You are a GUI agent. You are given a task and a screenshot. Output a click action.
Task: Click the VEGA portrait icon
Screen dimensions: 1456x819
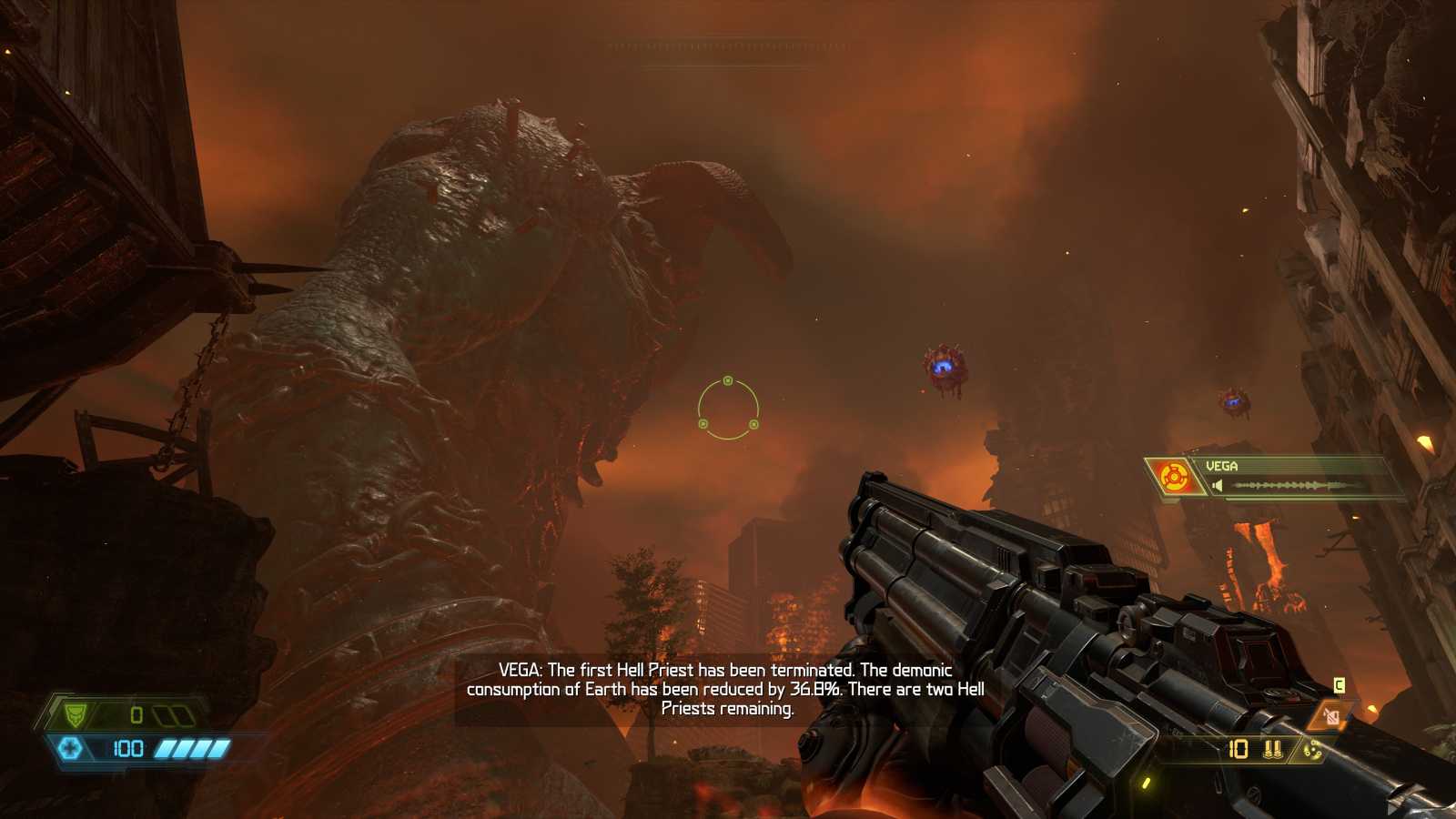[x=1174, y=475]
